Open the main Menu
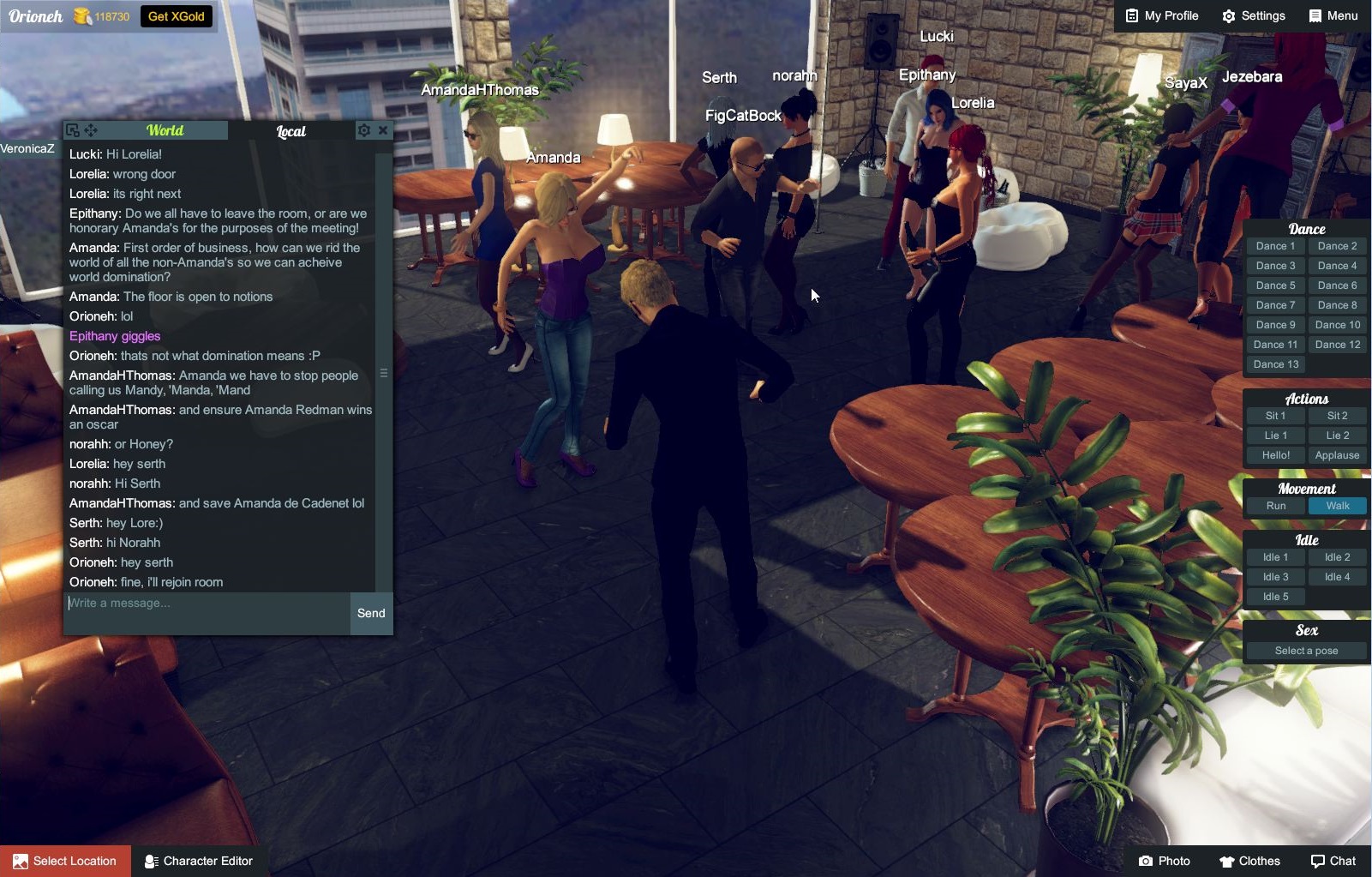This screenshot has width=1372, height=877. click(1333, 15)
